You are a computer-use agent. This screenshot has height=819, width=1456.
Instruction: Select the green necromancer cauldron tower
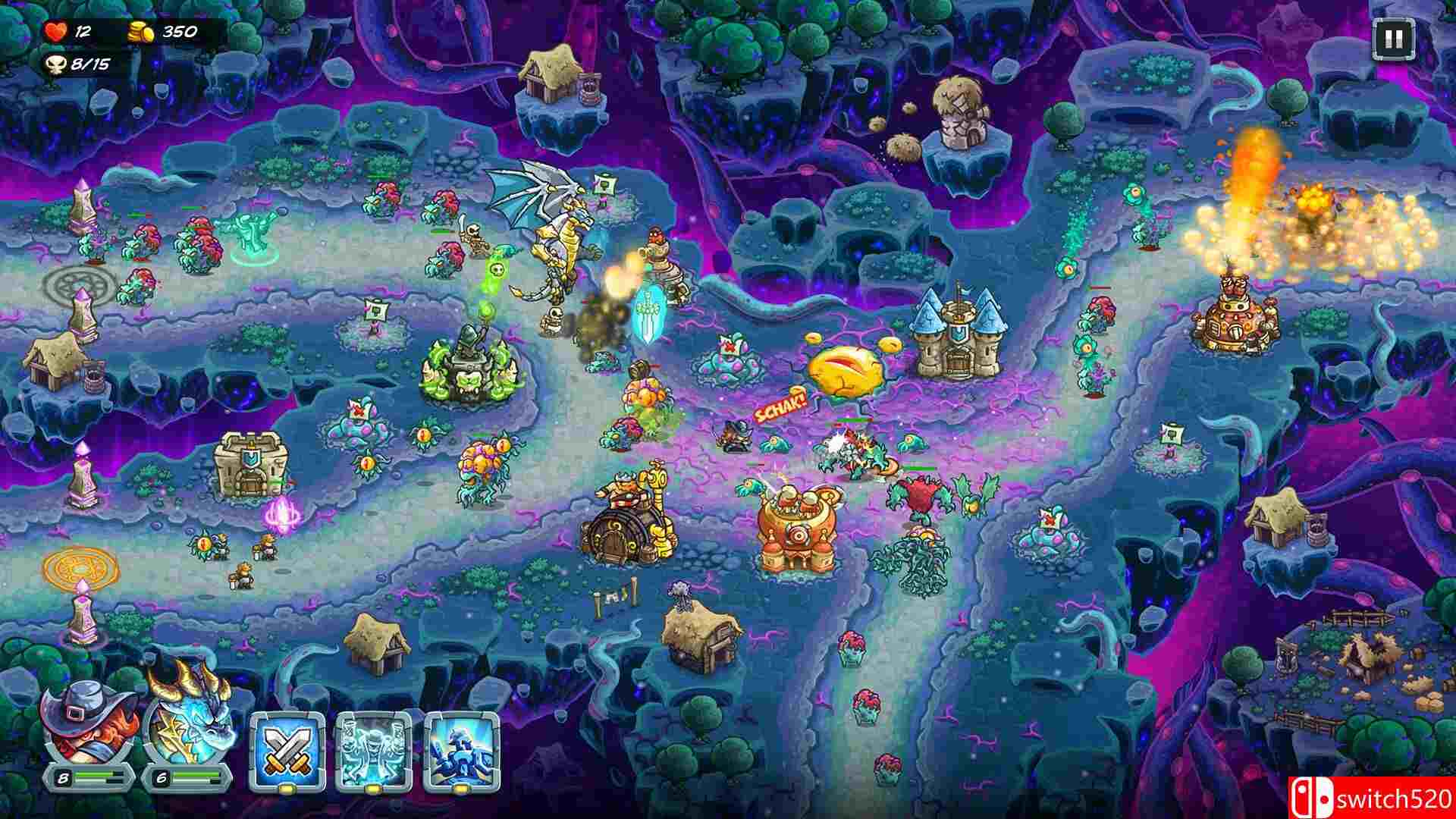[470, 364]
